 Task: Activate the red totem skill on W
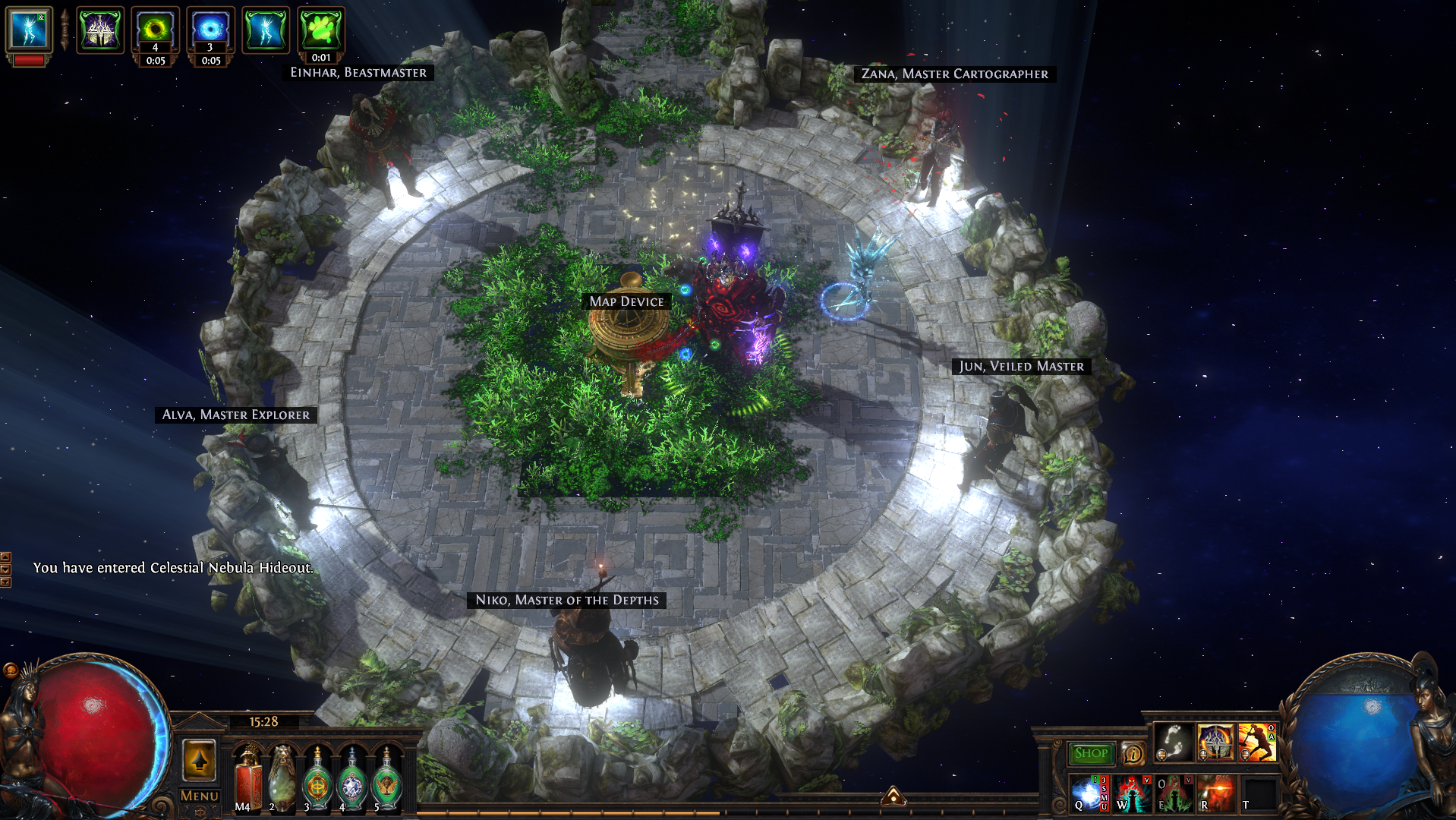pos(1132,794)
